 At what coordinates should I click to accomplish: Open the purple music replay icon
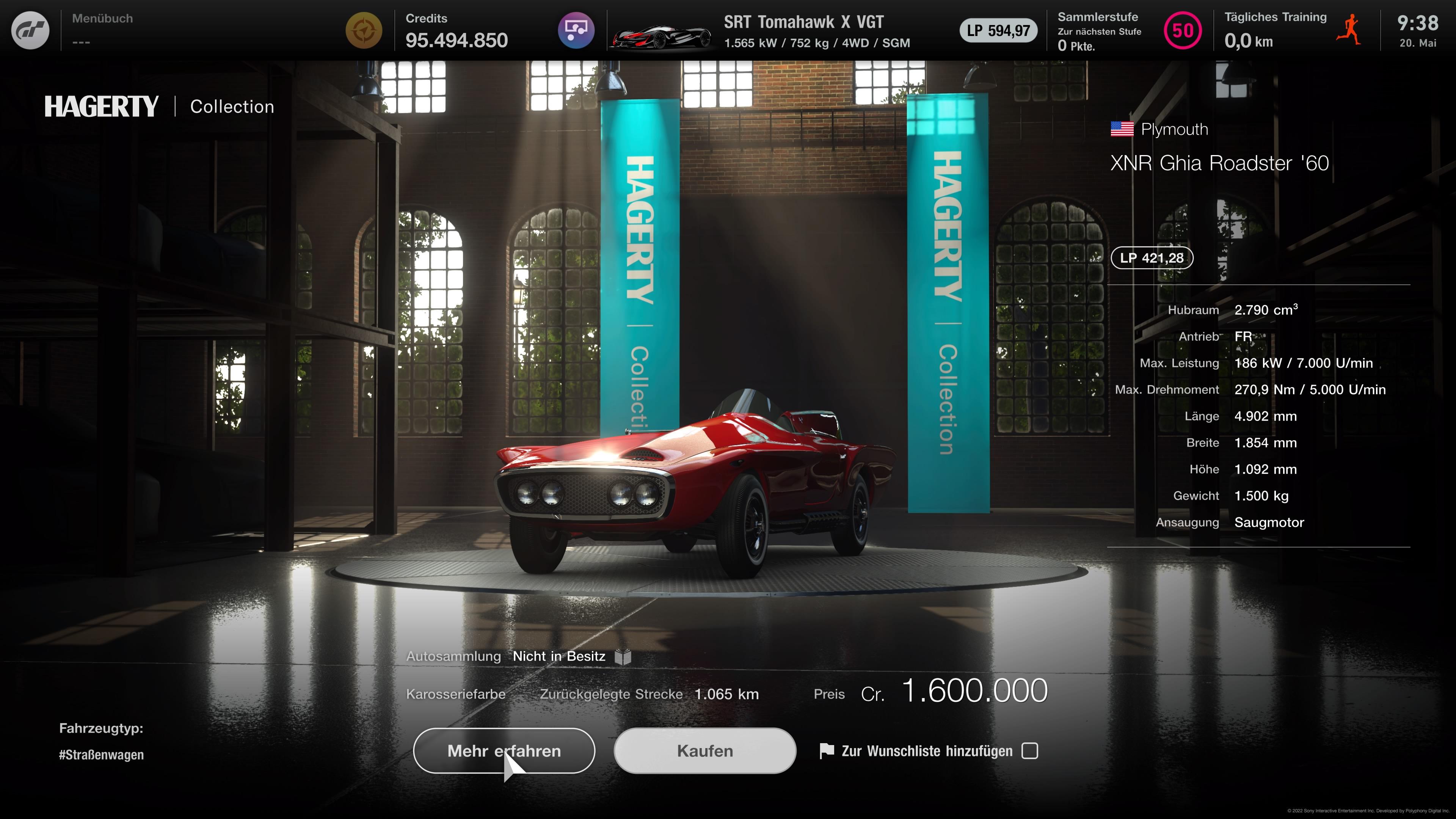(576, 30)
